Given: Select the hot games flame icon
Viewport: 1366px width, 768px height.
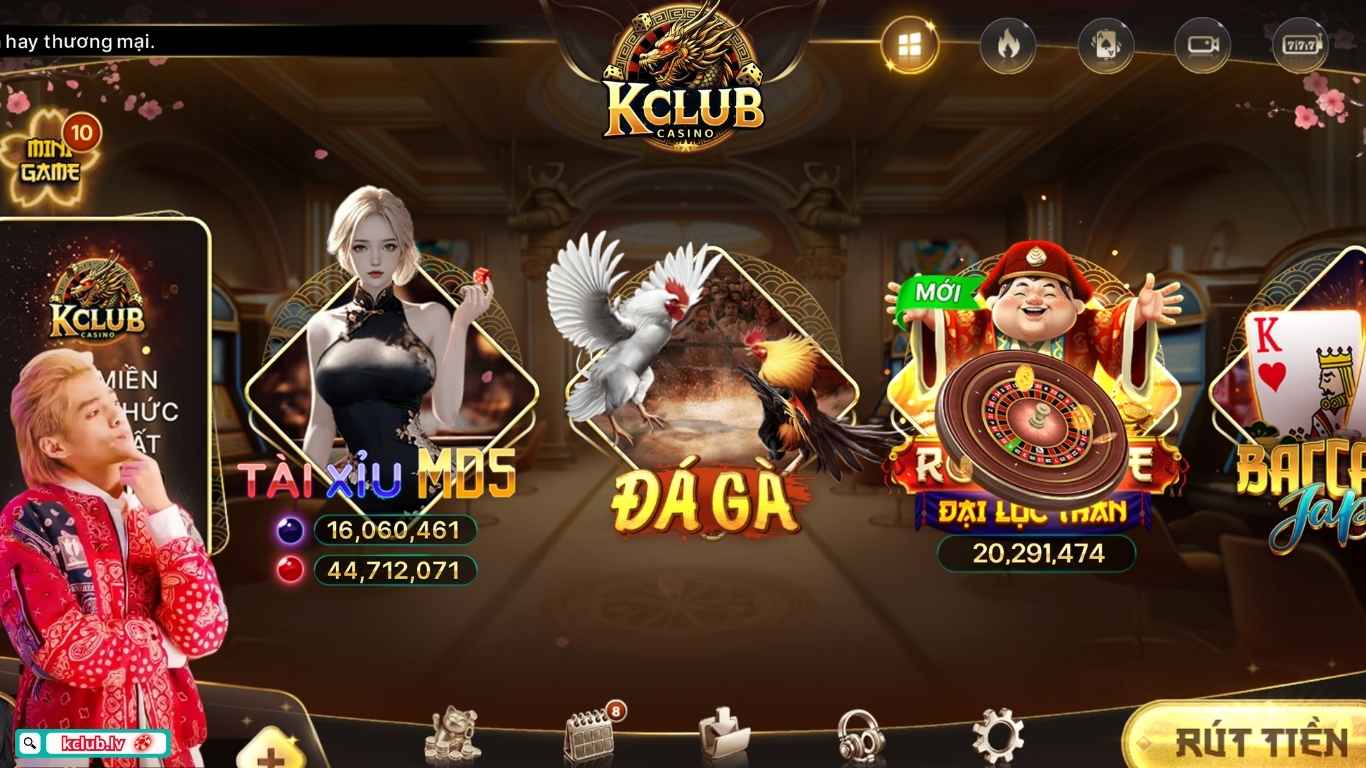Looking at the screenshot, I should [1008, 44].
